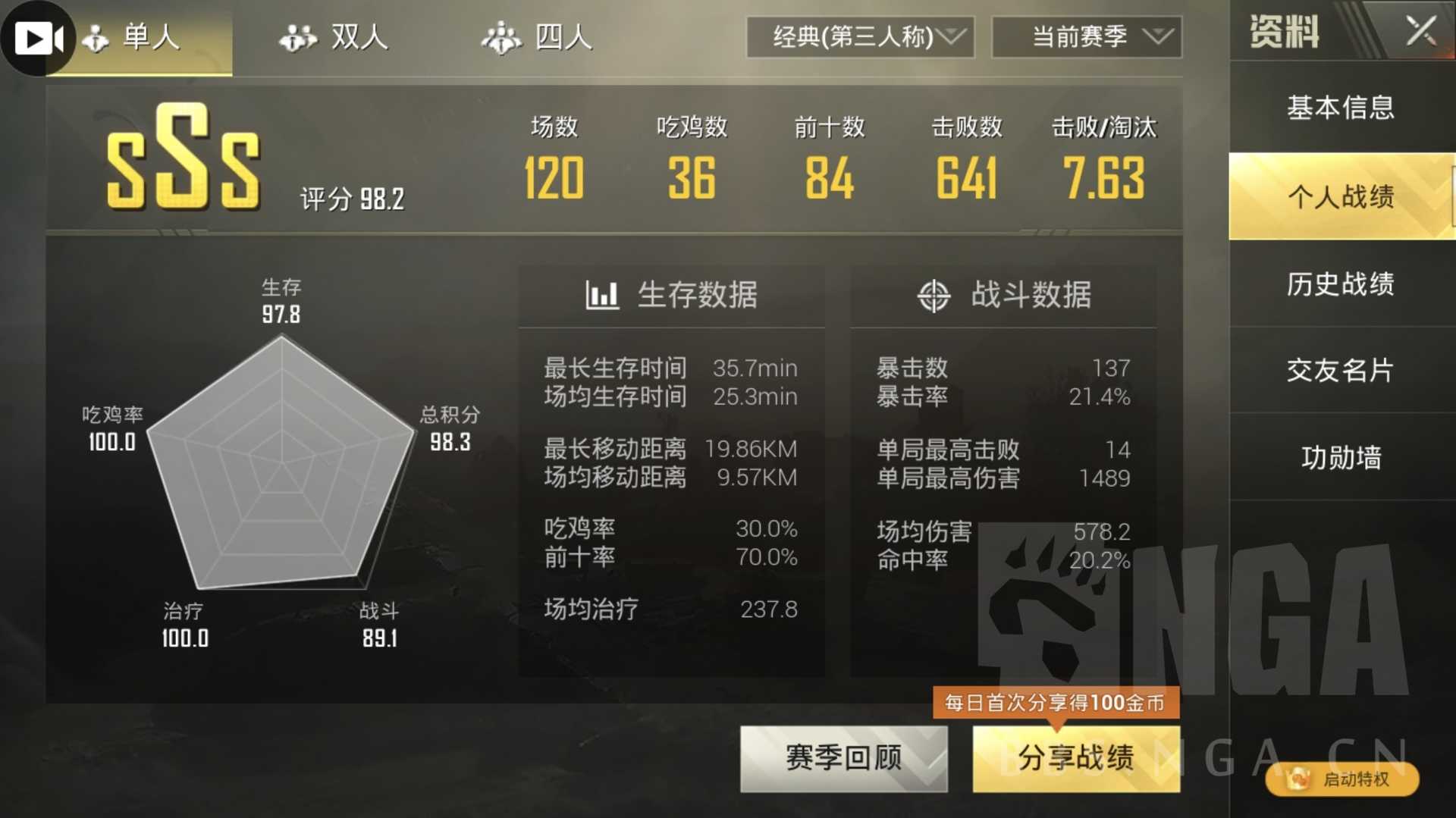This screenshot has height=818, width=1456.
Task: Open the 经典(第三人称) game mode dropdown
Action: pos(861,37)
